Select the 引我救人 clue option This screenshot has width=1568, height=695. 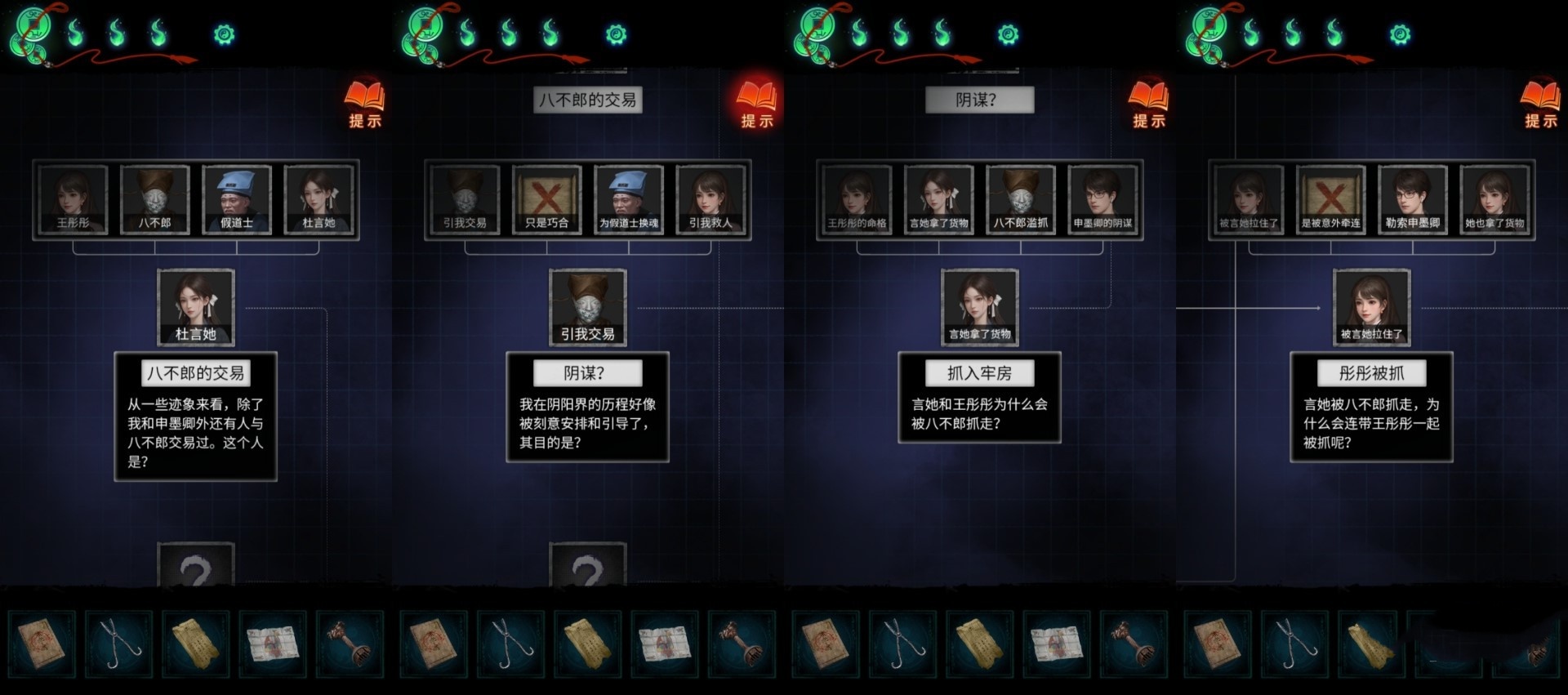712,199
